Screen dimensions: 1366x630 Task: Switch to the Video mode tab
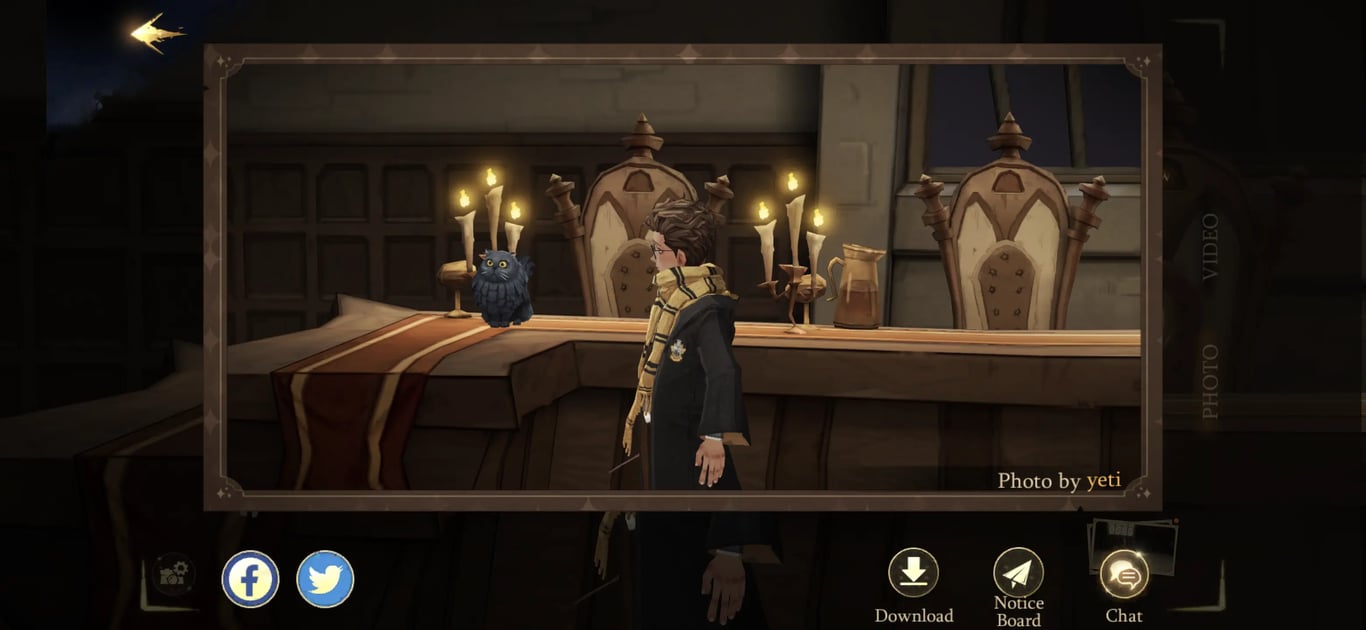(x=1210, y=246)
